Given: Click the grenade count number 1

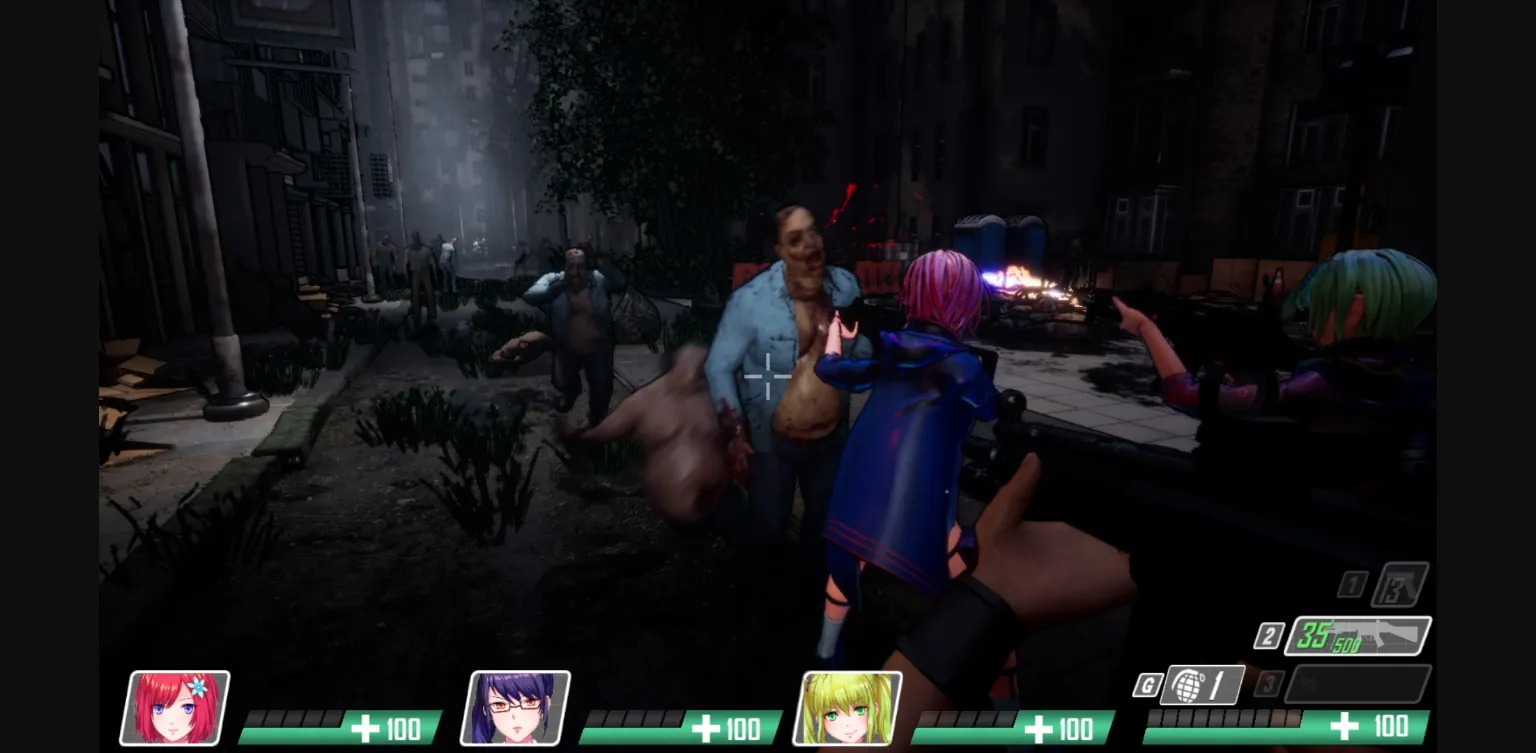Looking at the screenshot, I should pos(1216,683).
